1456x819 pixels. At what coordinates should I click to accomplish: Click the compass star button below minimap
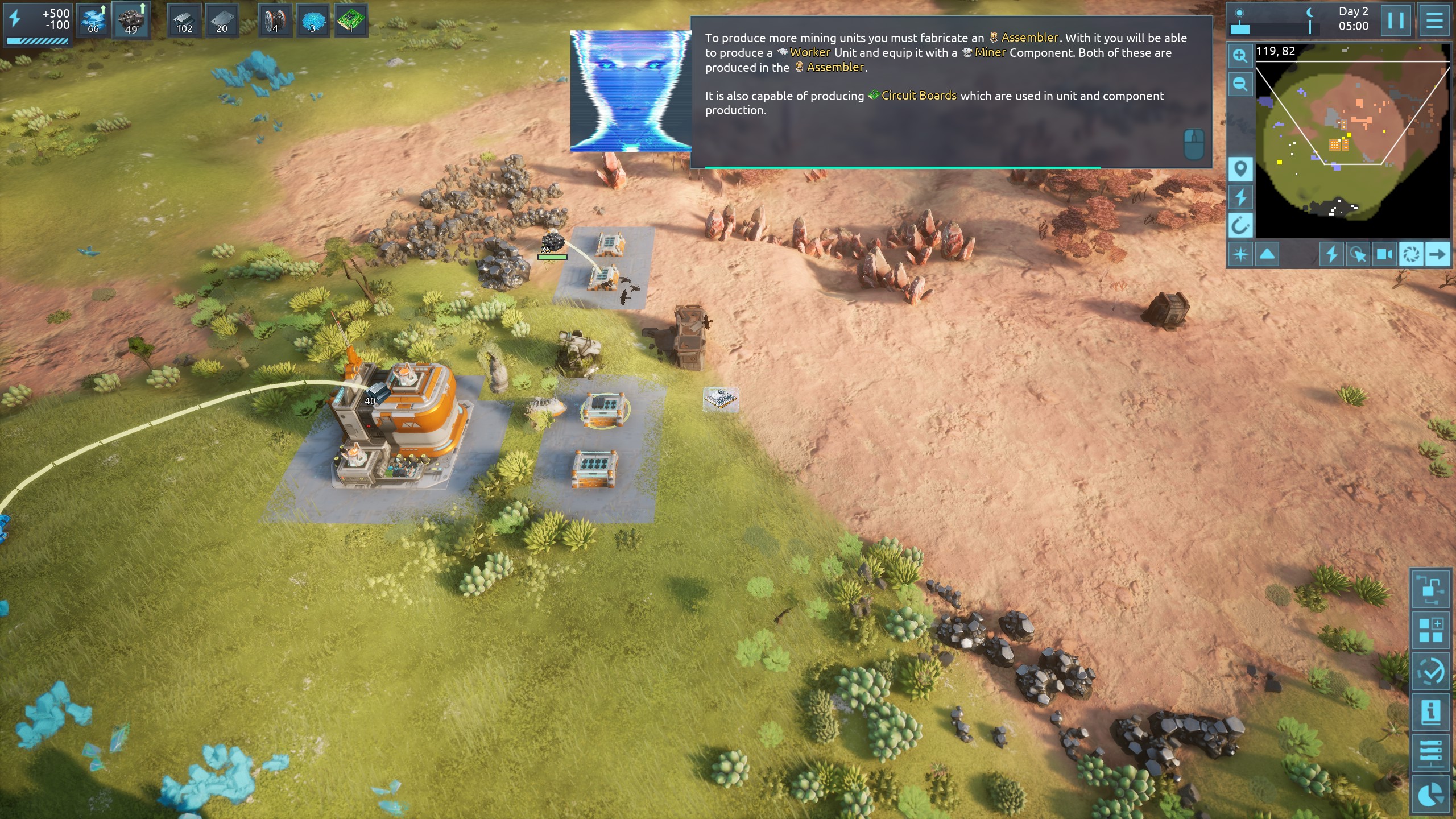click(1240, 254)
